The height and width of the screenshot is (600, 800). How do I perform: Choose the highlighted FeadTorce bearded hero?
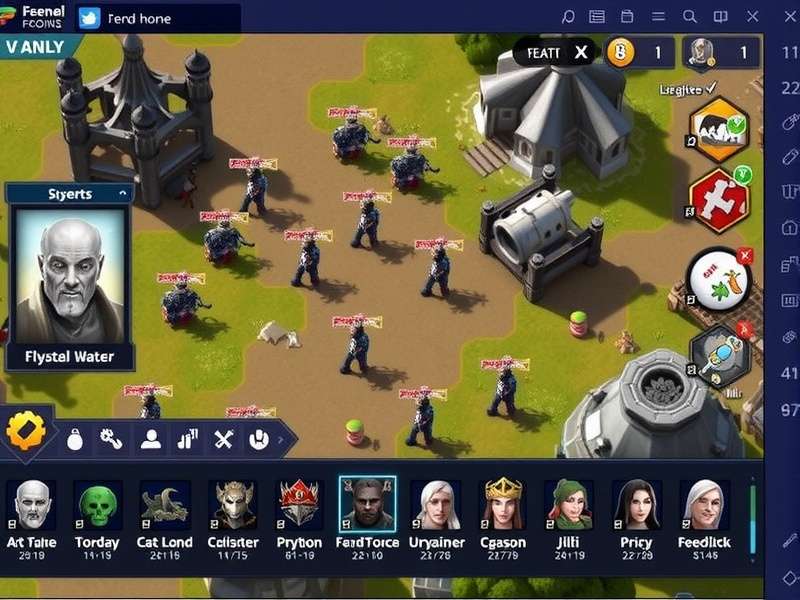(367, 503)
